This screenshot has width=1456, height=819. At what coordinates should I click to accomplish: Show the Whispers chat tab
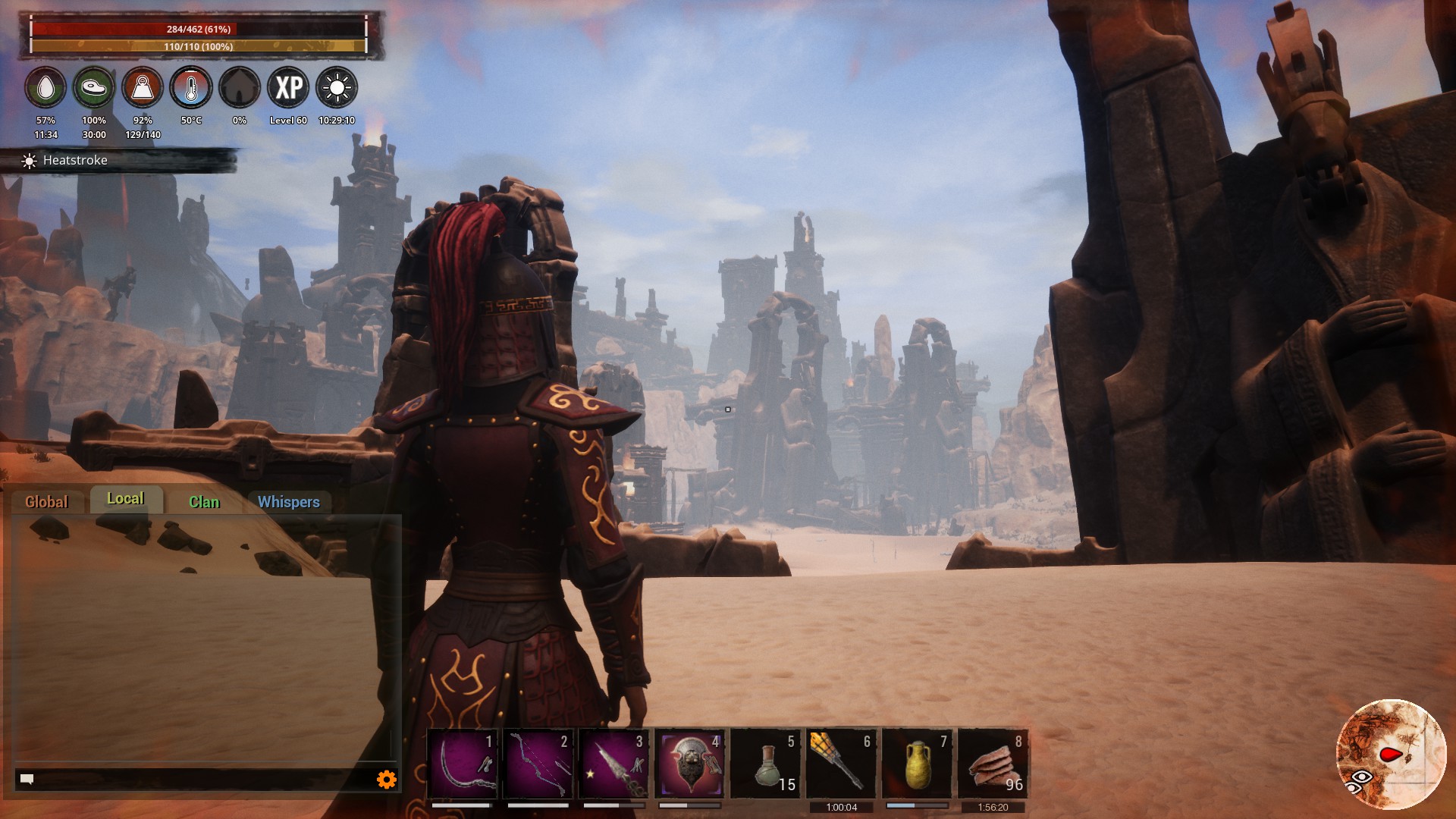coord(289,501)
